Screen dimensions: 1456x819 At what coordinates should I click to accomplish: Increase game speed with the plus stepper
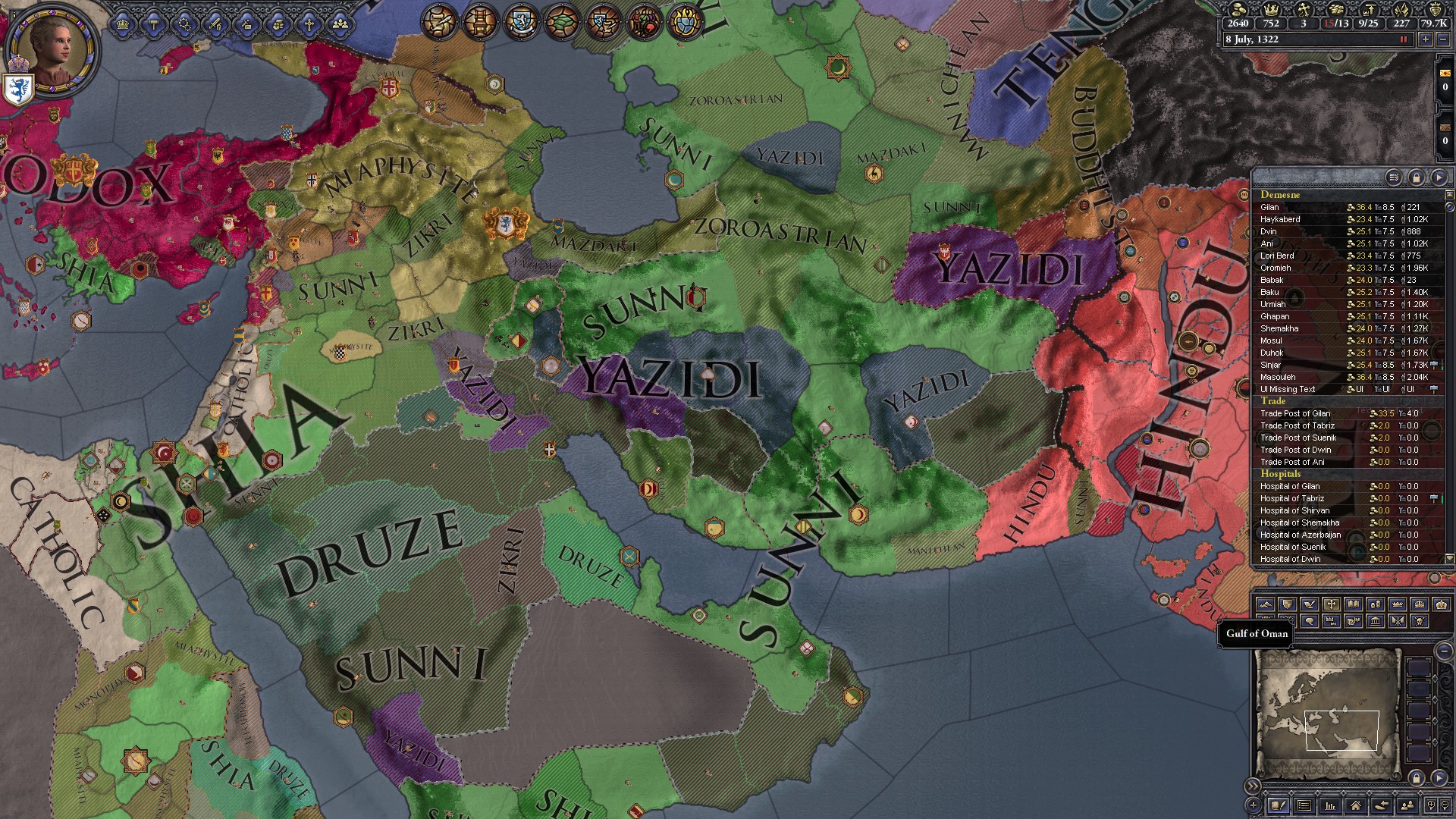click(1425, 40)
